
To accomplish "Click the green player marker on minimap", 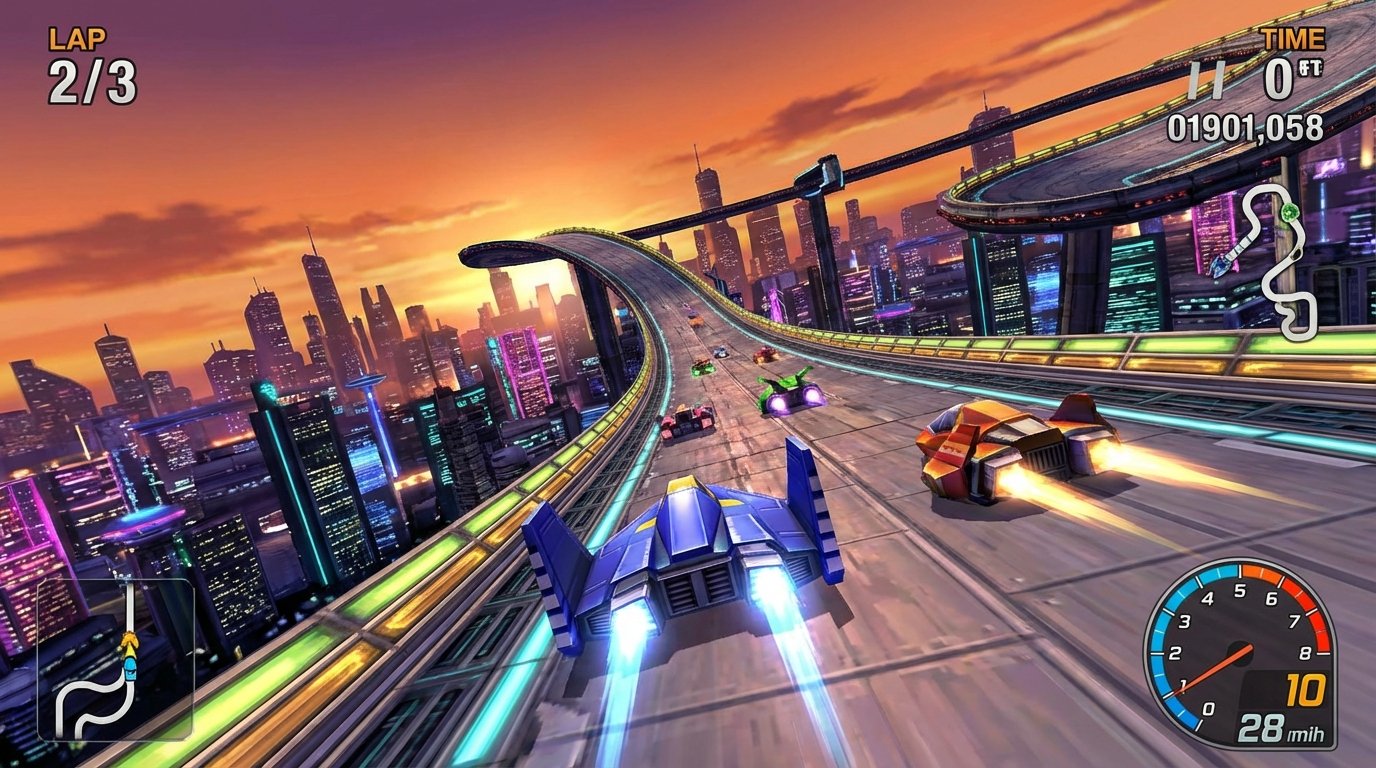I will 1290,210.
